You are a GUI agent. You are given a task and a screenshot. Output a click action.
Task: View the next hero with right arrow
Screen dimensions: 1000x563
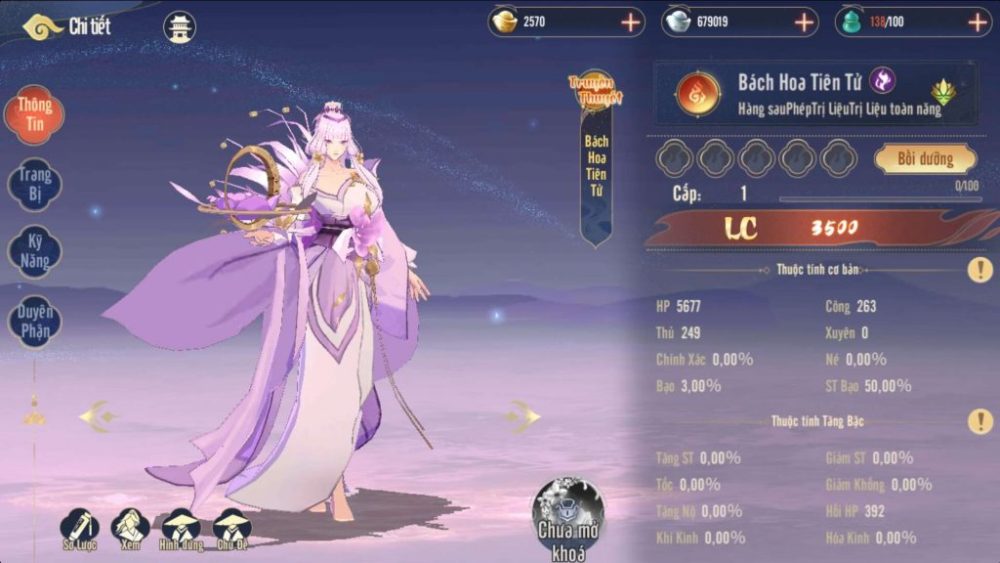[521, 415]
